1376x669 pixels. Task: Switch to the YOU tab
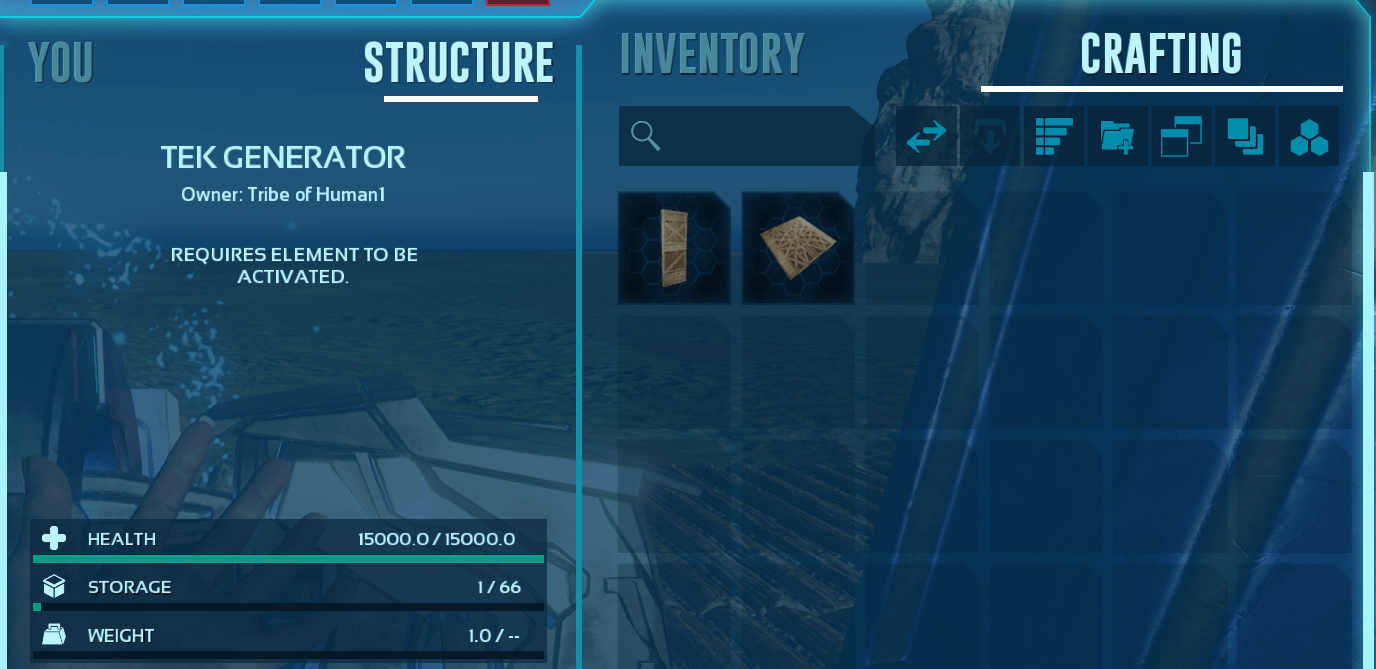60,63
